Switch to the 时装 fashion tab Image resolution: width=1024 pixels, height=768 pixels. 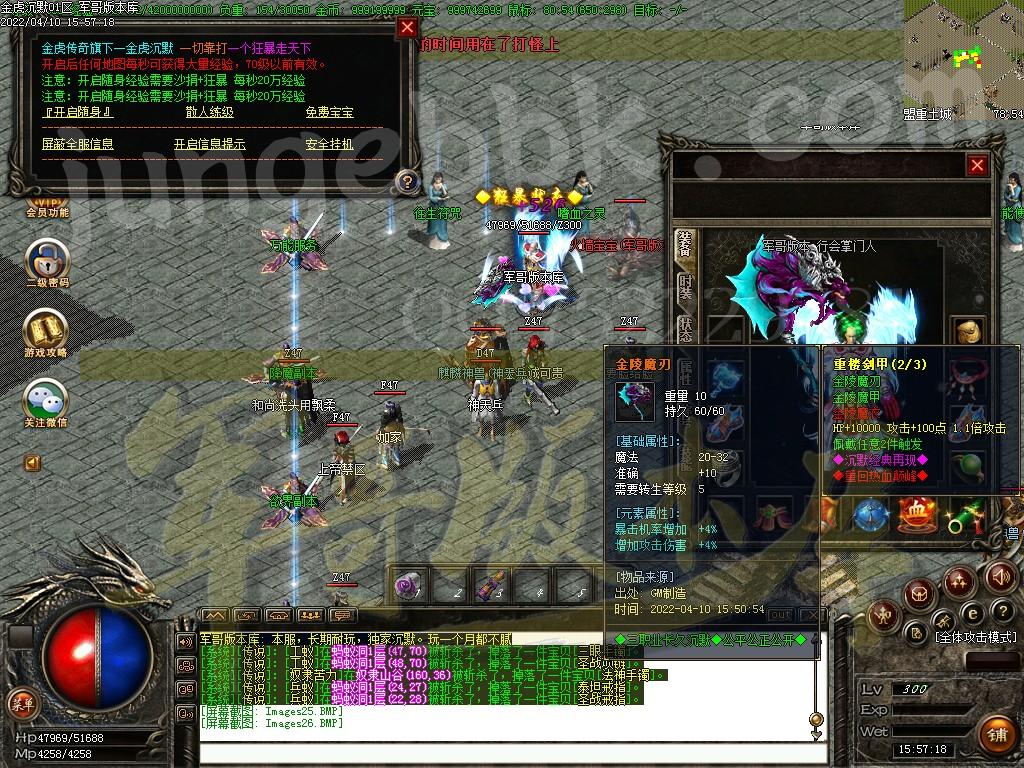tap(685, 288)
